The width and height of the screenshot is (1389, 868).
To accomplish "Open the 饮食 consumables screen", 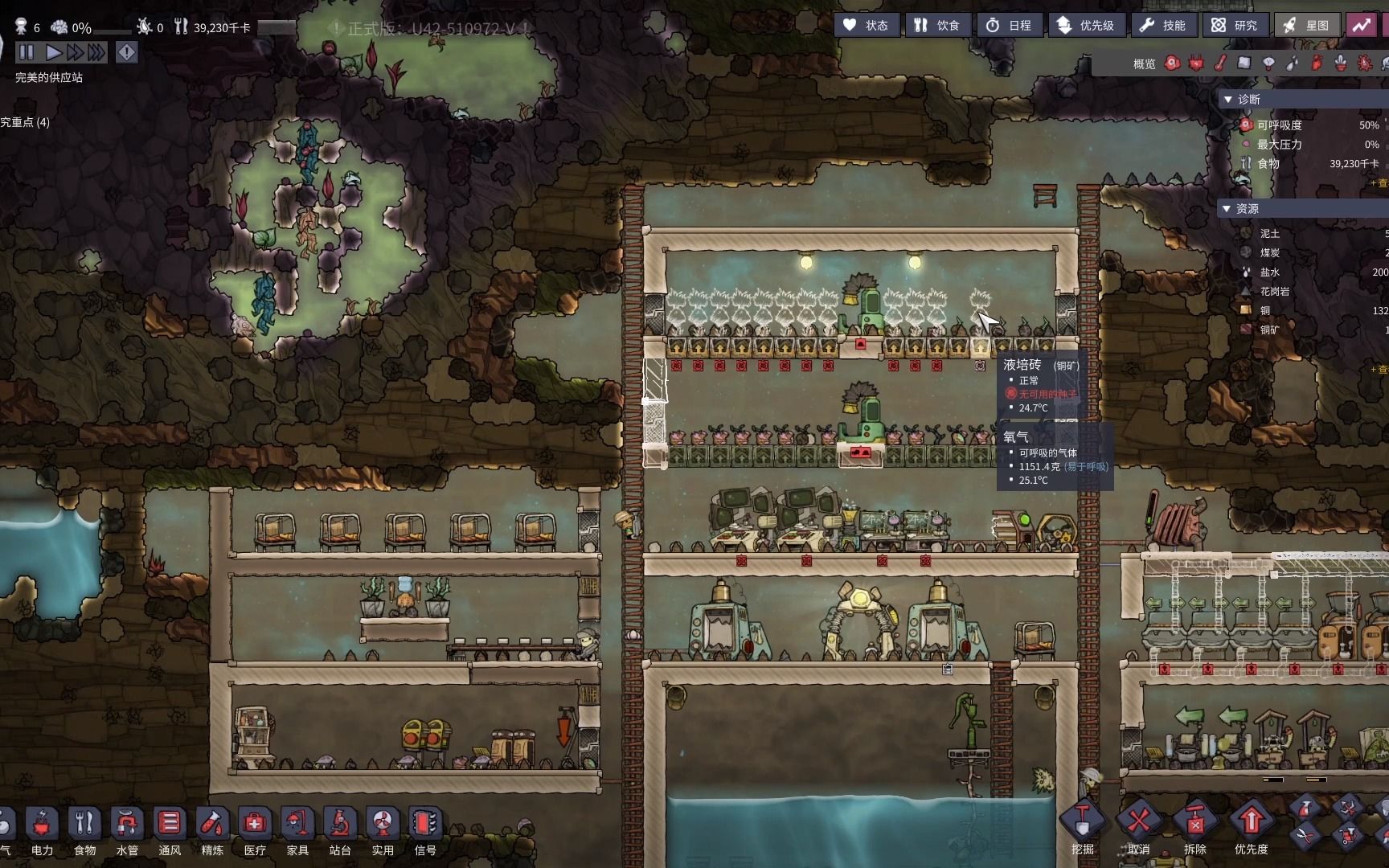I will tap(937, 26).
